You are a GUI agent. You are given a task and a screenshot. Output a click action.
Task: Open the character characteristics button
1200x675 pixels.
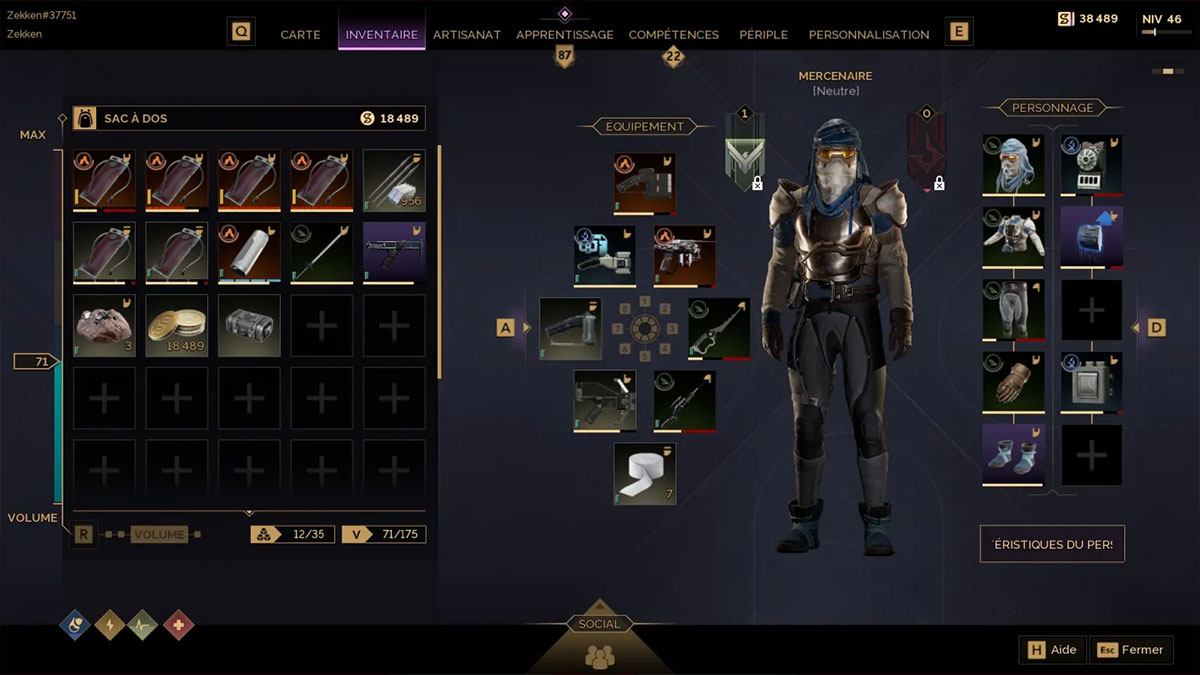1052,544
